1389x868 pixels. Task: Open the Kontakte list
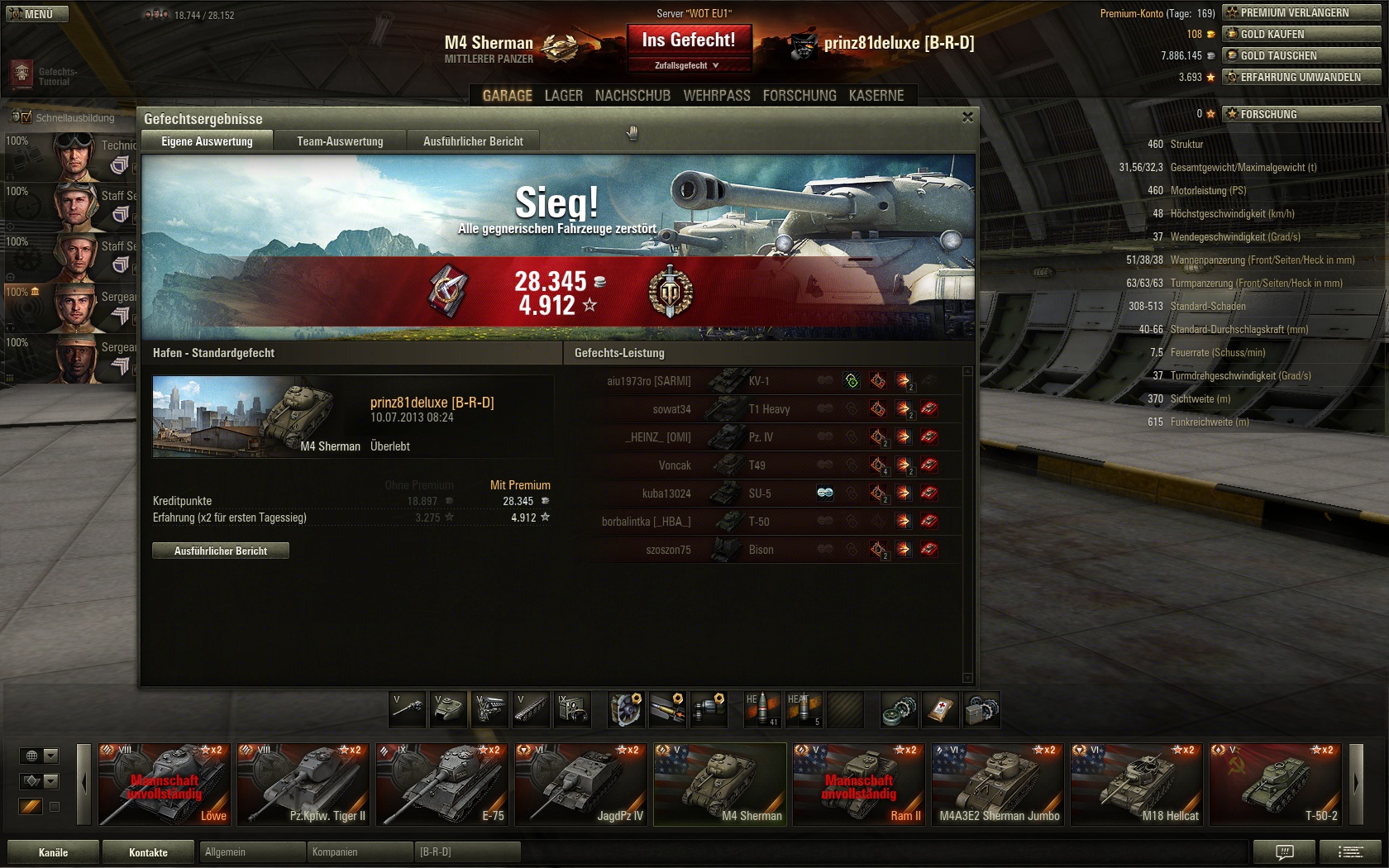tap(148, 852)
